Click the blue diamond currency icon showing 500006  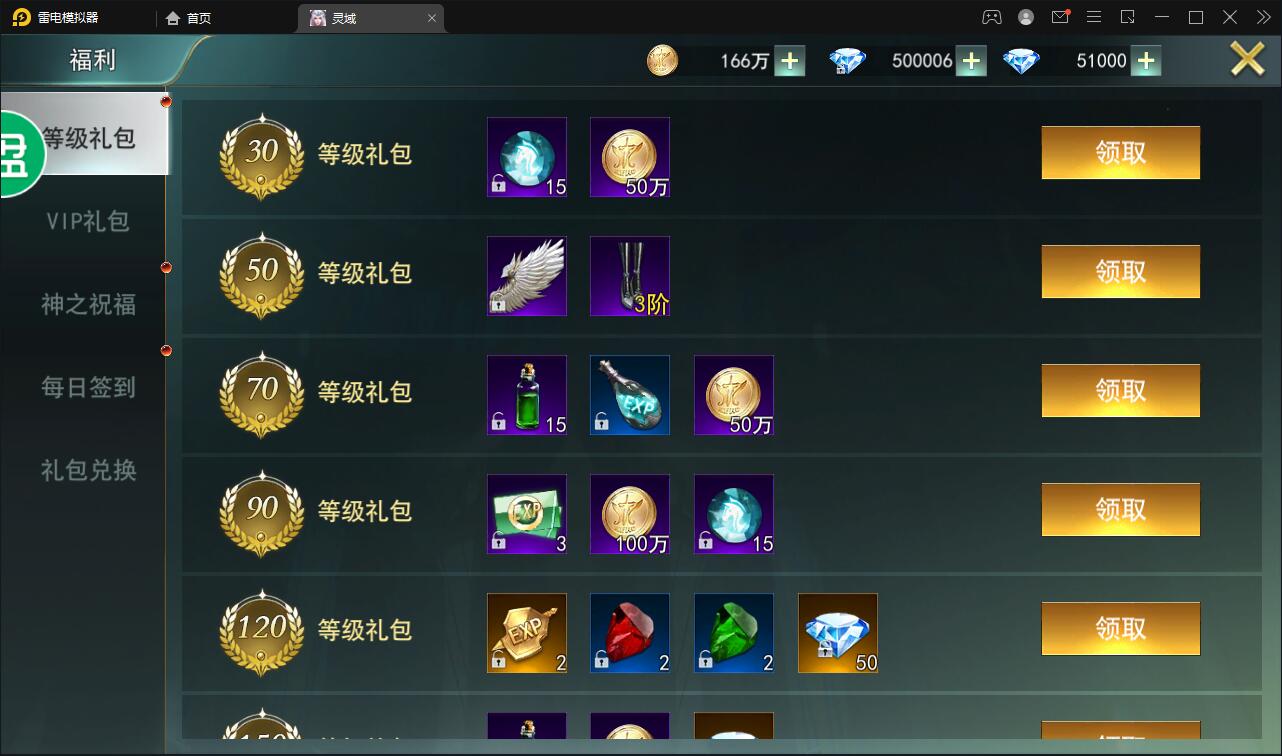tap(847, 60)
